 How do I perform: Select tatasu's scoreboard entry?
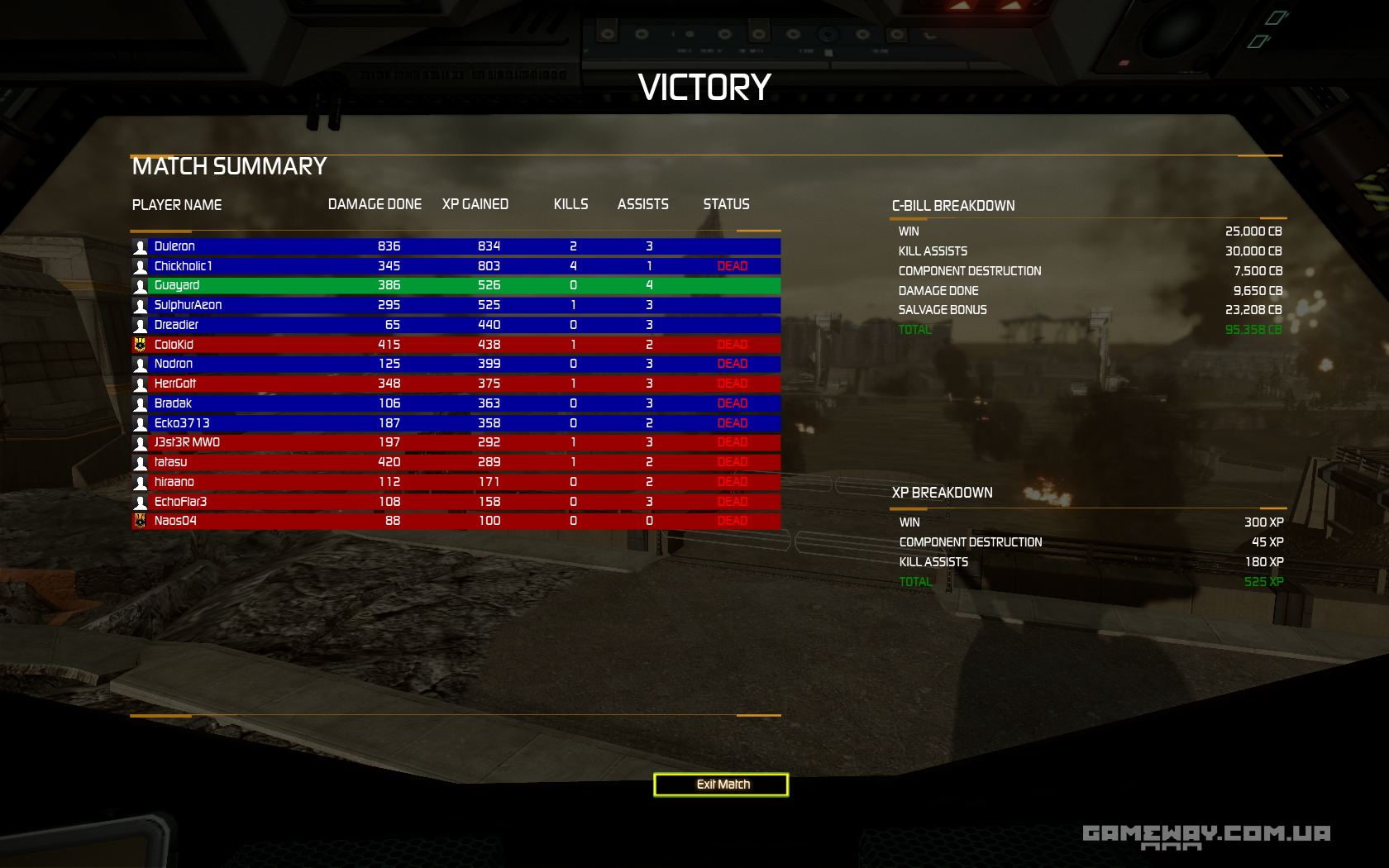point(455,462)
